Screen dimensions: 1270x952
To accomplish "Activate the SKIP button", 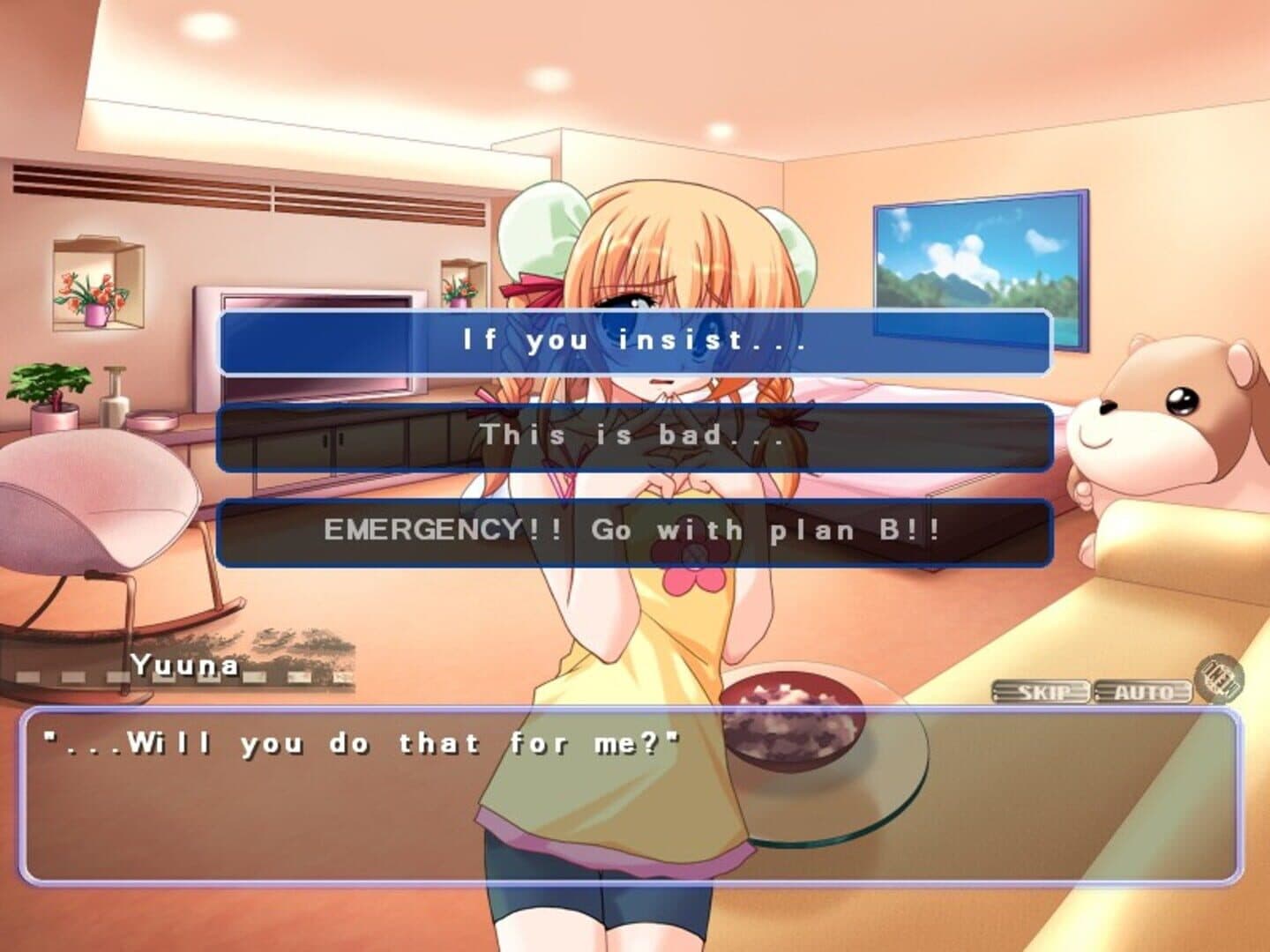I will pyautogui.click(x=1042, y=692).
